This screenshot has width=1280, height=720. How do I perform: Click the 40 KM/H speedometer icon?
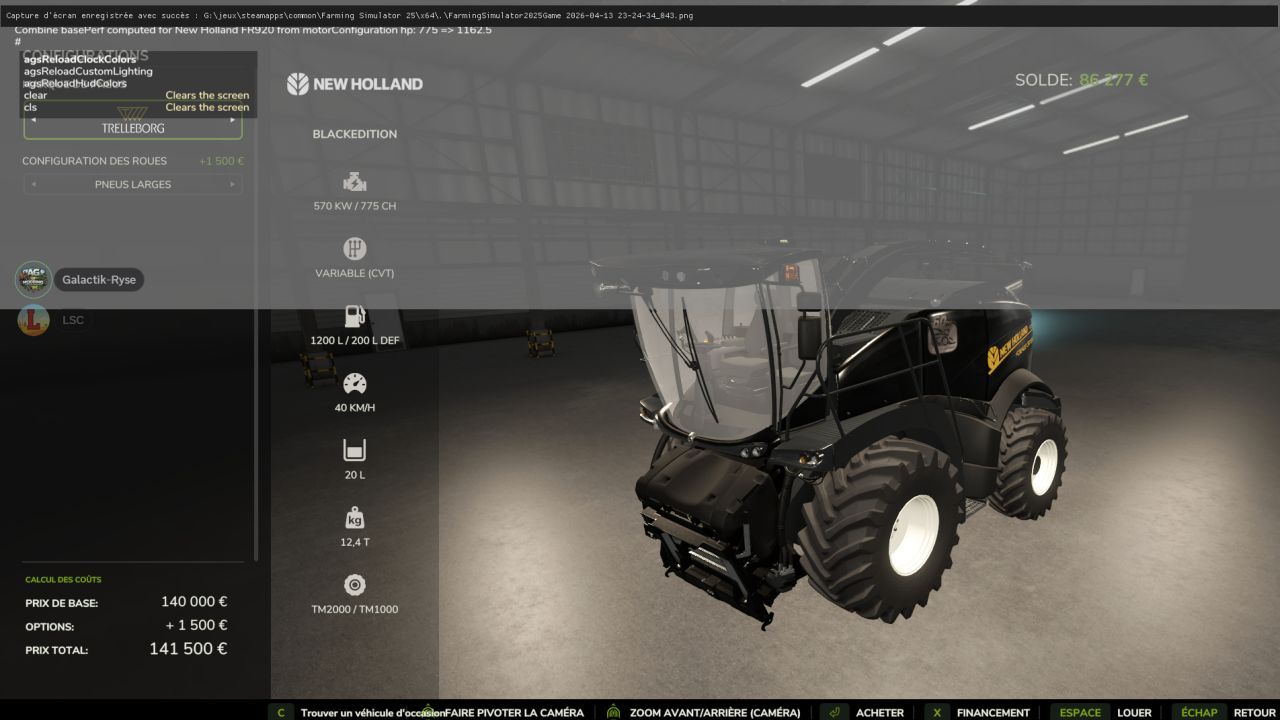[x=354, y=383]
